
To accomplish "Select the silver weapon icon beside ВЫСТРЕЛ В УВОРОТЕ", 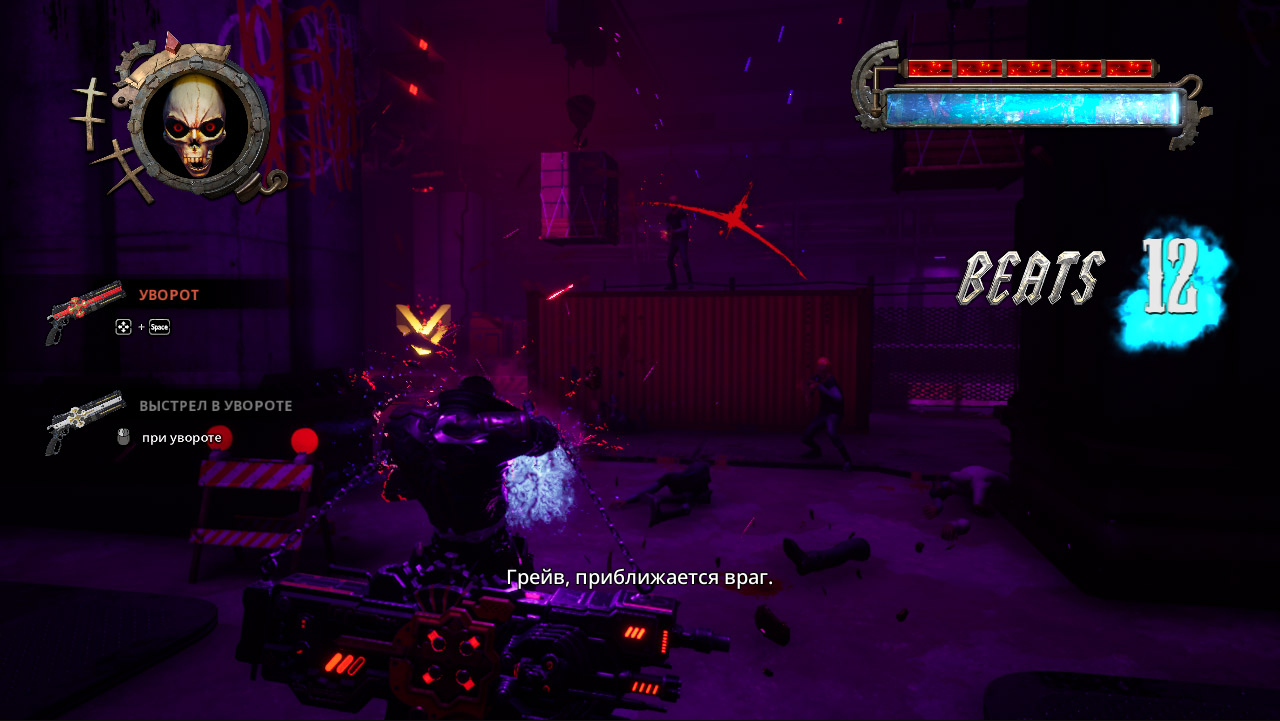I will coord(85,420).
